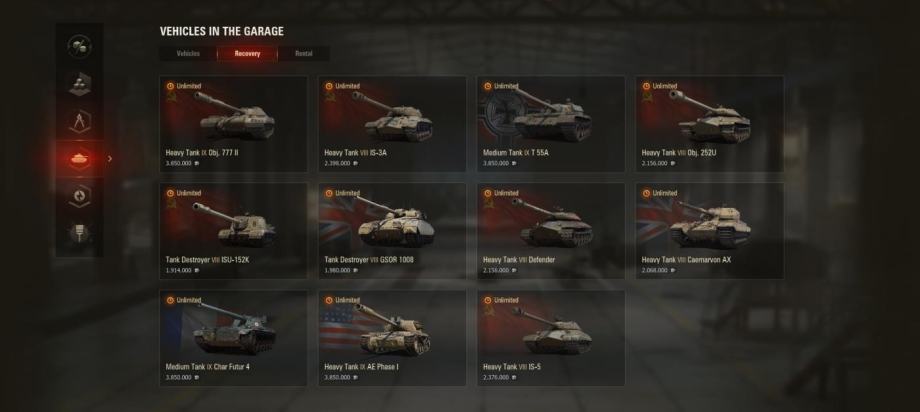Pick the Medium Tank T 55A card
The height and width of the screenshot is (412, 920).
click(x=551, y=124)
